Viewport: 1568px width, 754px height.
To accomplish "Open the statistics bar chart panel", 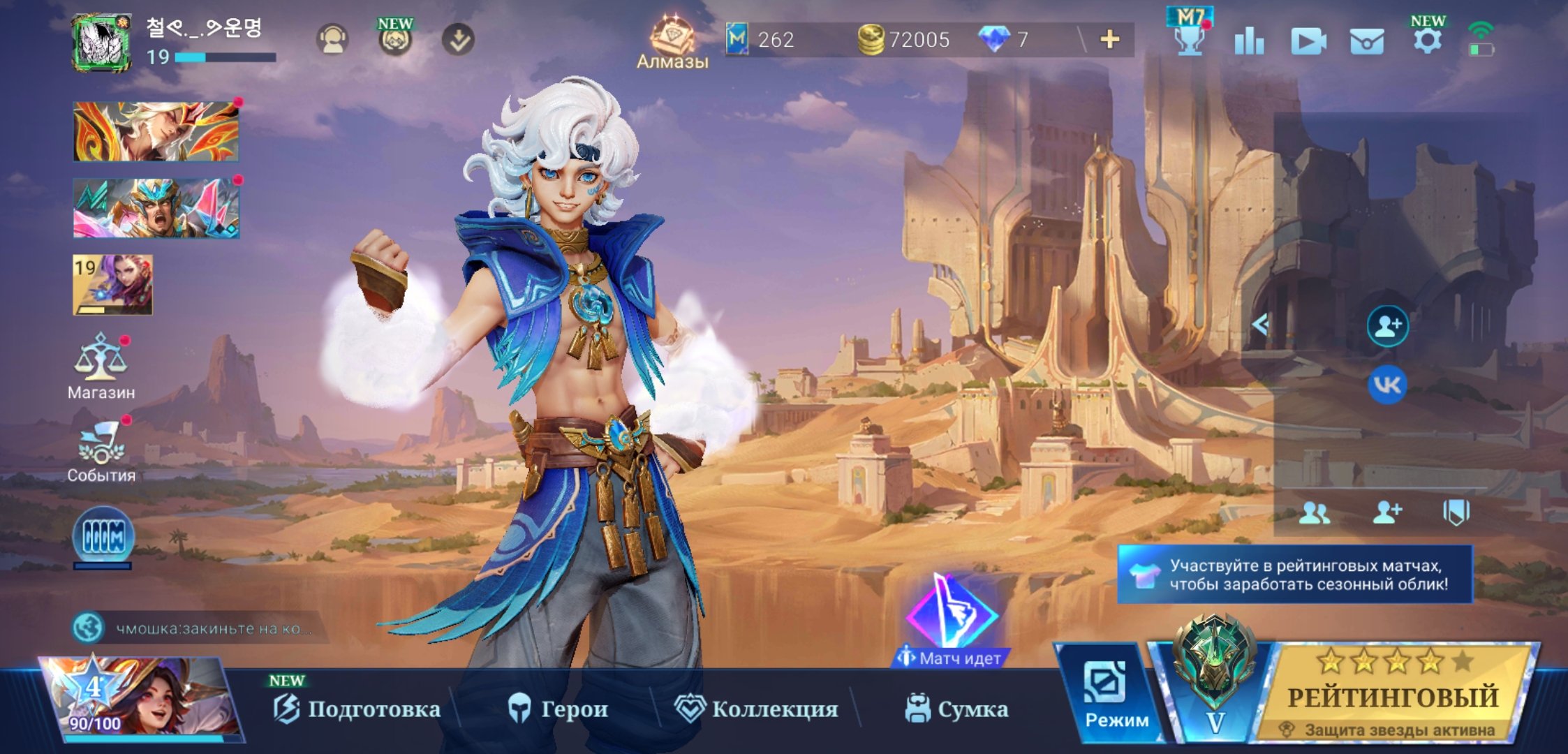I will click(1250, 40).
